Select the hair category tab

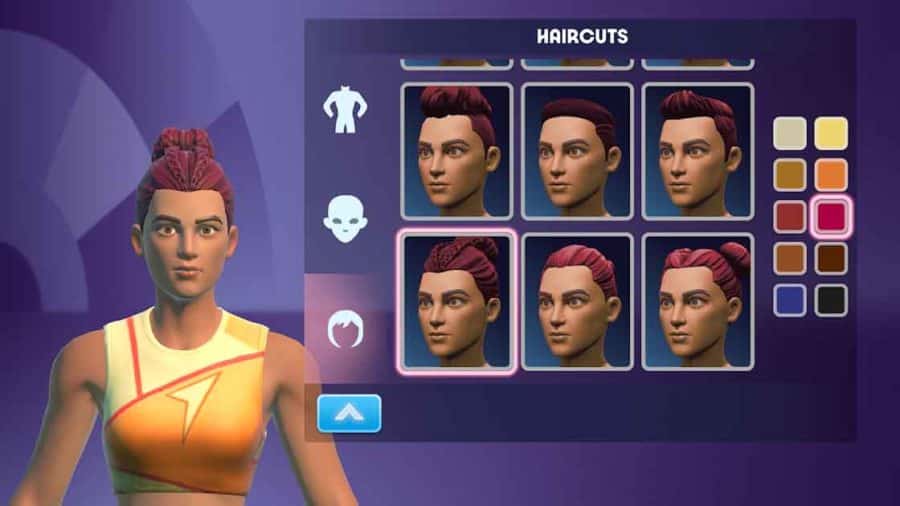point(345,328)
